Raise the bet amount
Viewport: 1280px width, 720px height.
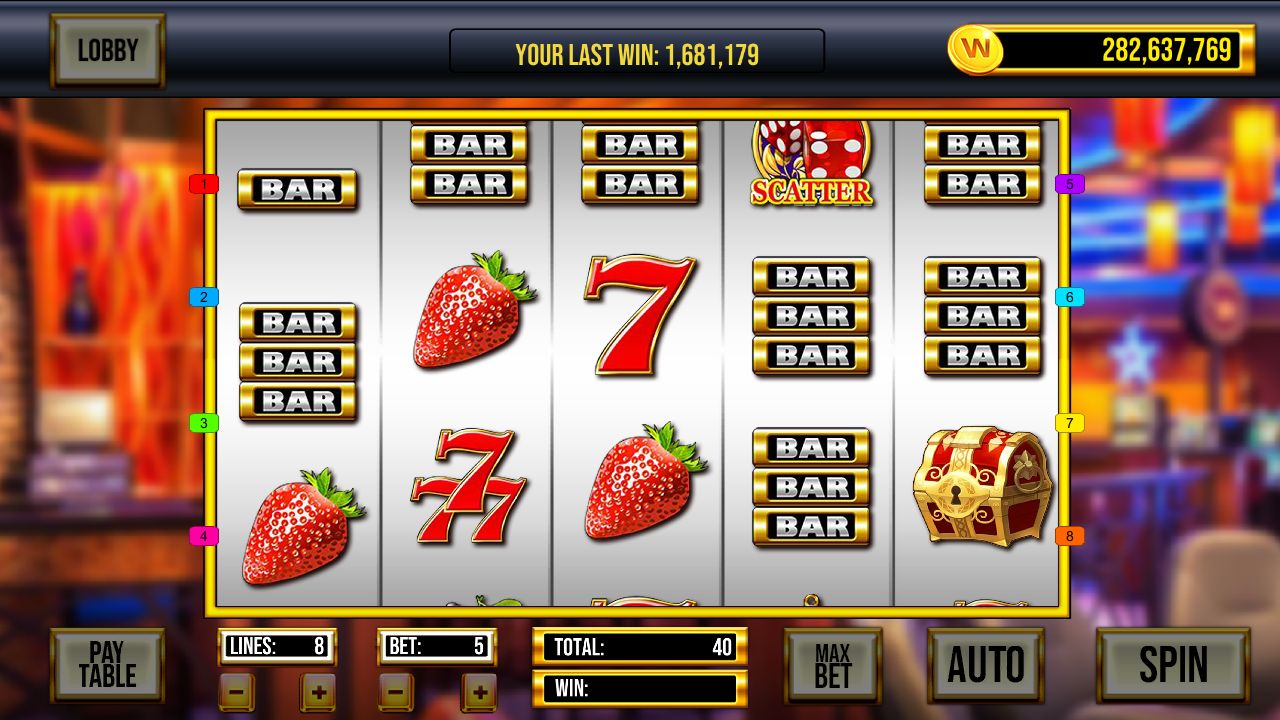(479, 692)
